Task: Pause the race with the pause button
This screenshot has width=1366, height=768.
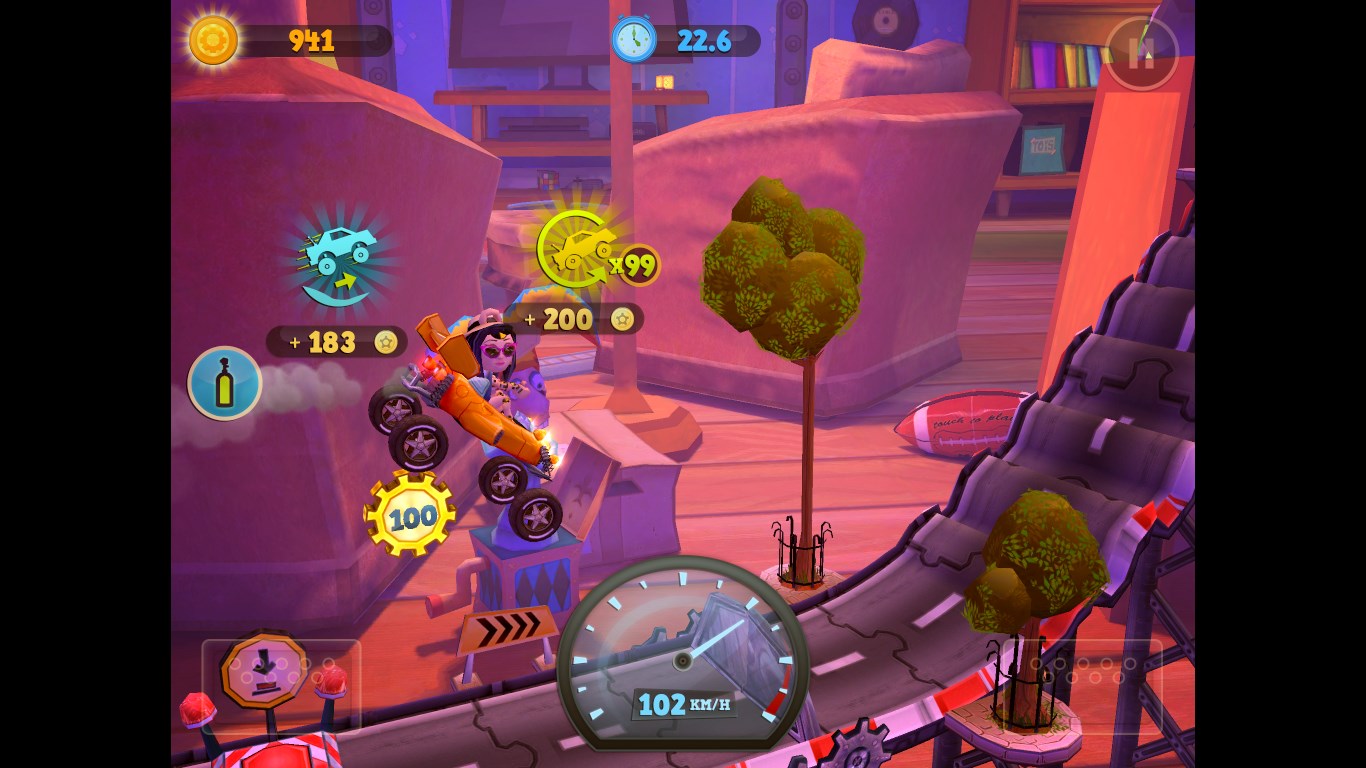Action: tap(1142, 54)
